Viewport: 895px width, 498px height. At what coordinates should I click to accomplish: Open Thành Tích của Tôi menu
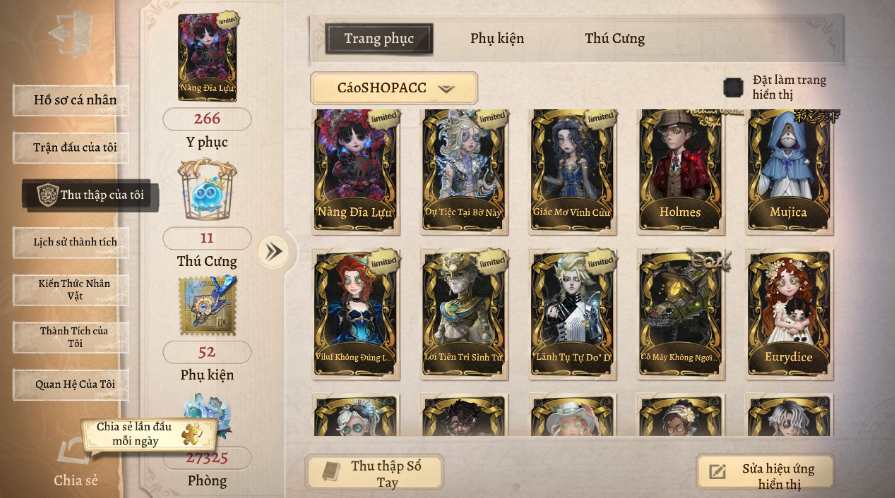[73, 337]
